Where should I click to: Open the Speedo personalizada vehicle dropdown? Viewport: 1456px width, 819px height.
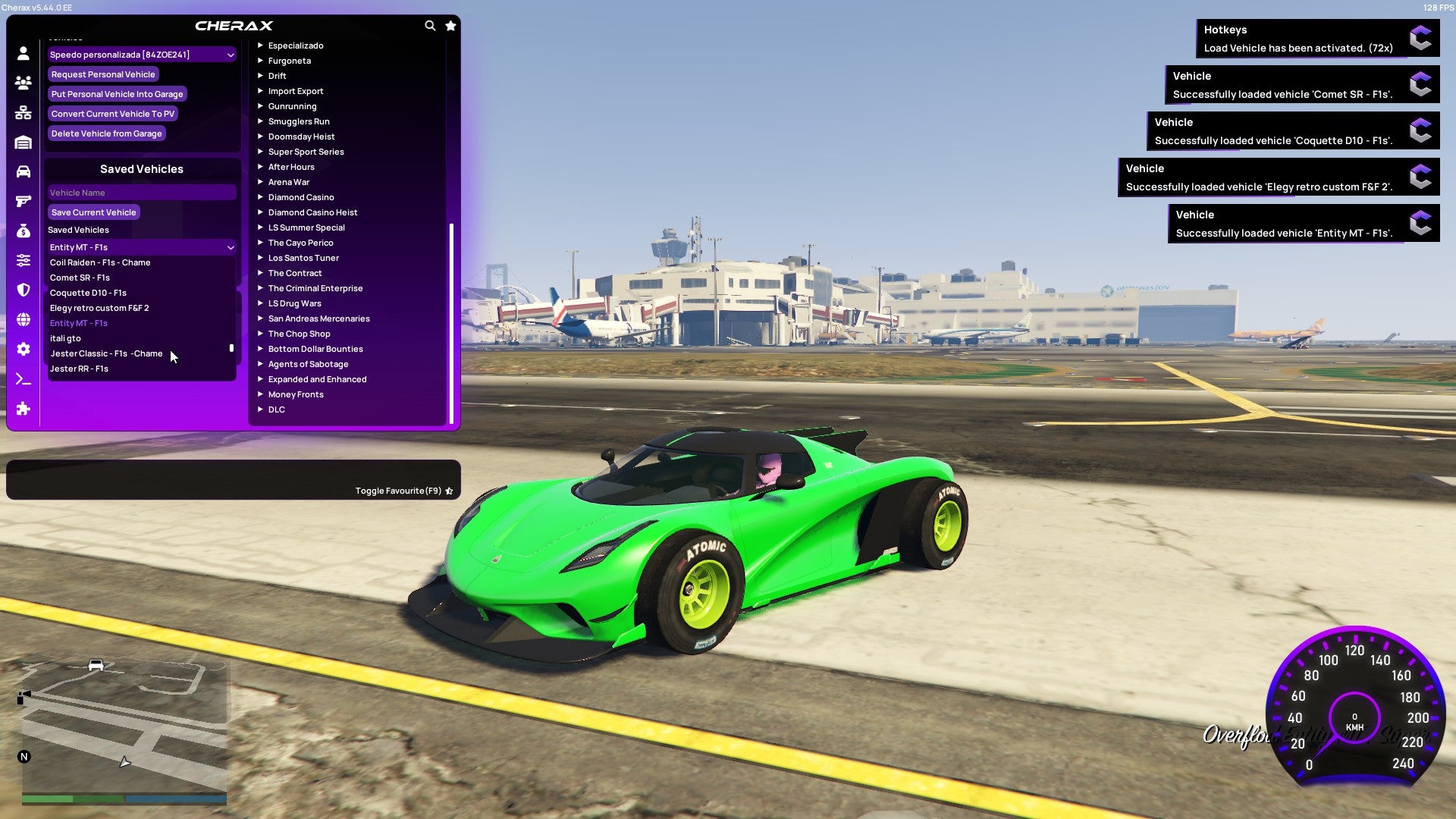(141, 54)
